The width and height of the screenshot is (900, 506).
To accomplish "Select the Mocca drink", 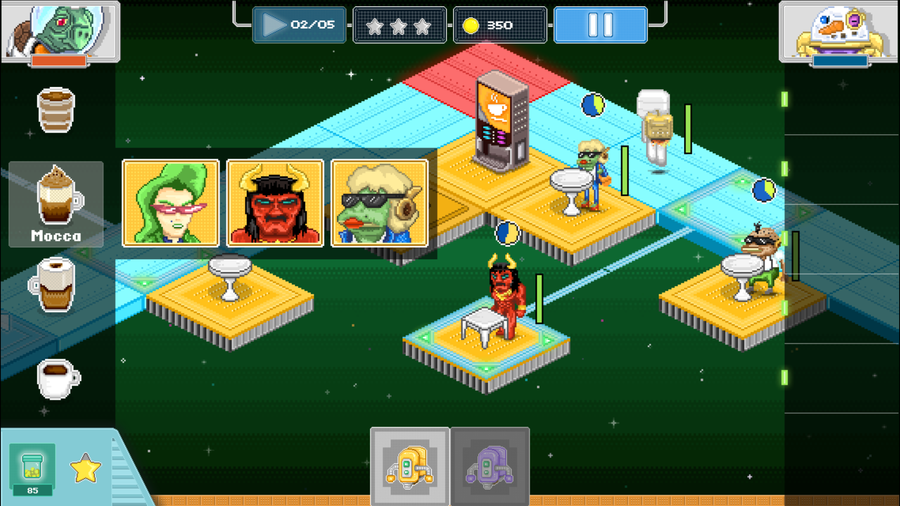I will pos(57,203).
